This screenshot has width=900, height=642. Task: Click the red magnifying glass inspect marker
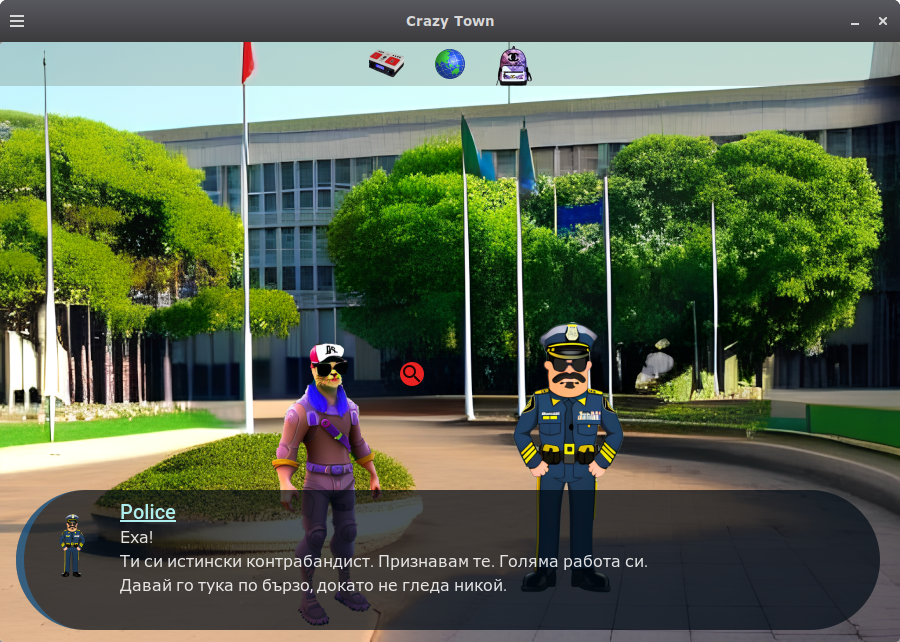coord(412,374)
